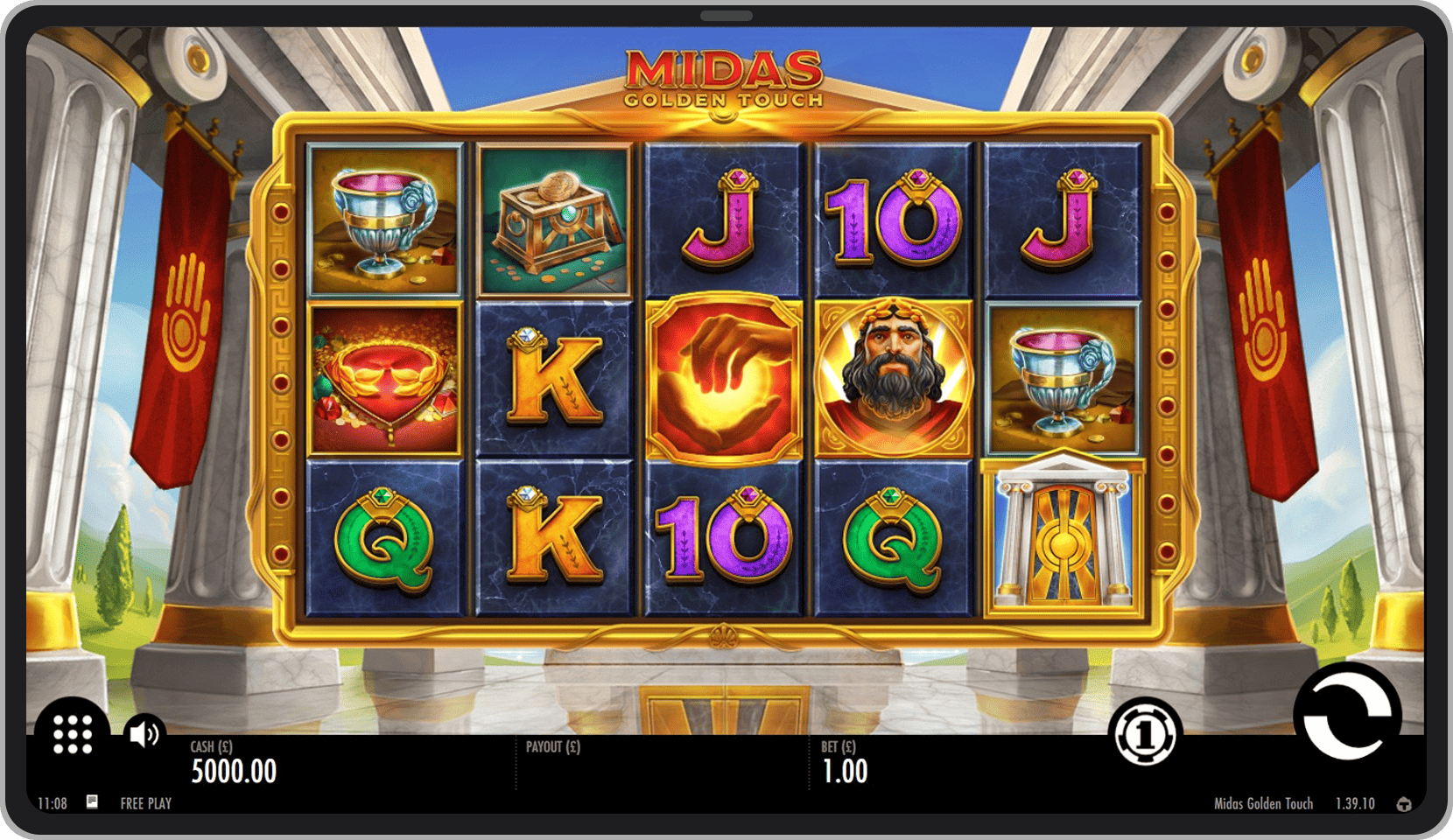This screenshot has height=840, width=1453.
Task: Mute the game sound
Action: click(144, 735)
